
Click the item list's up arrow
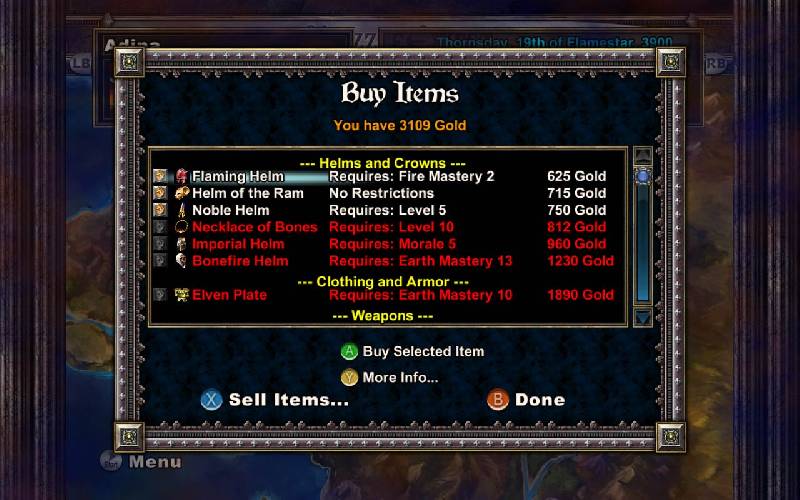pyautogui.click(x=643, y=156)
